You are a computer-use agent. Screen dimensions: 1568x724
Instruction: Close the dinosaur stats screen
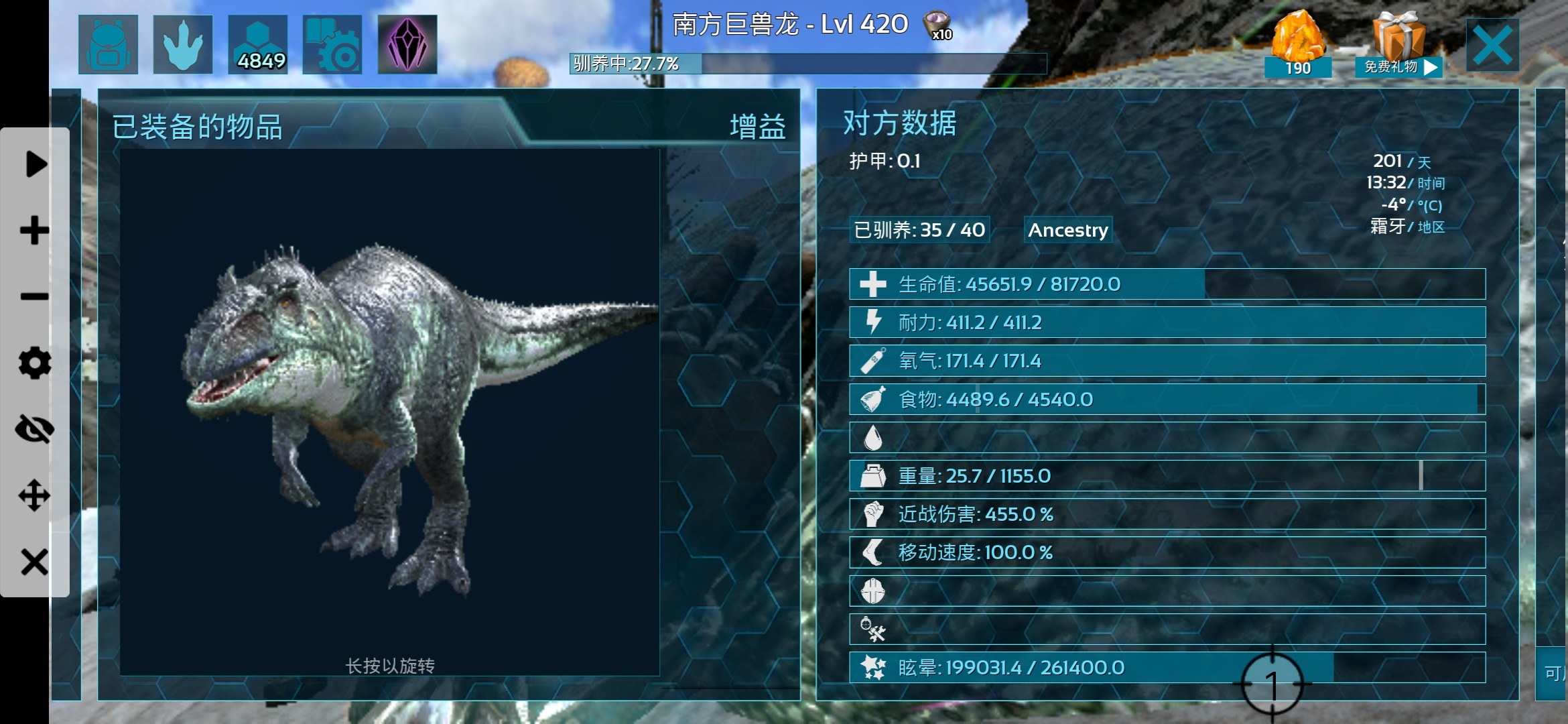[1492, 46]
